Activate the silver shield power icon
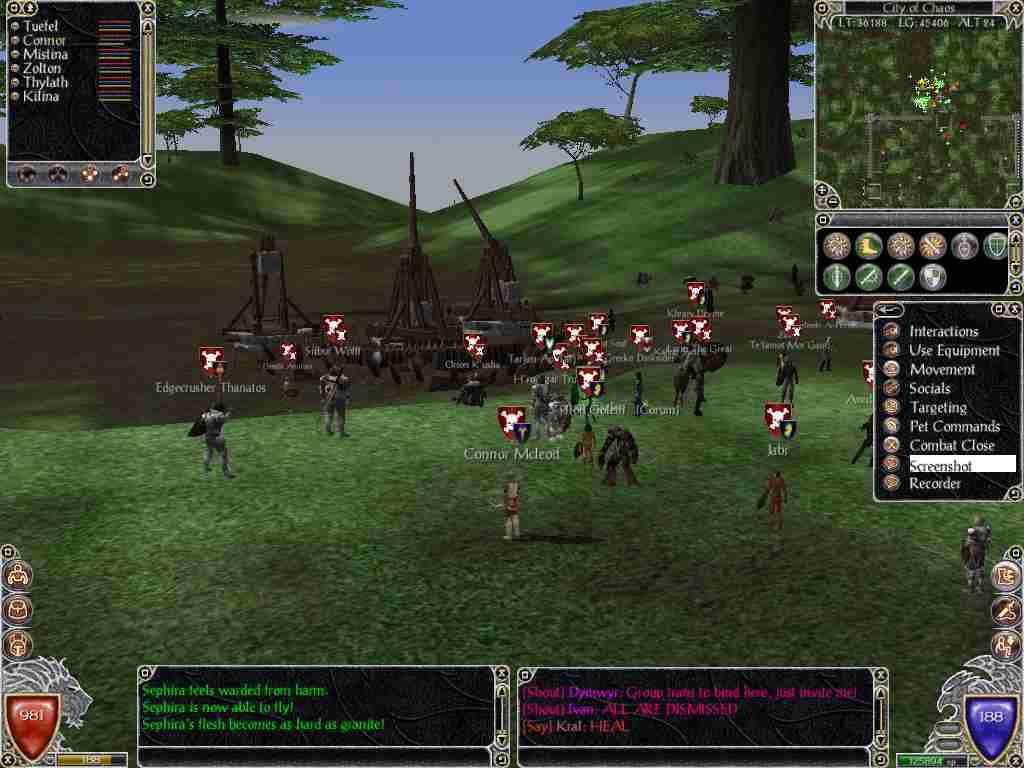Image resolution: width=1024 pixels, height=768 pixels. point(932,277)
